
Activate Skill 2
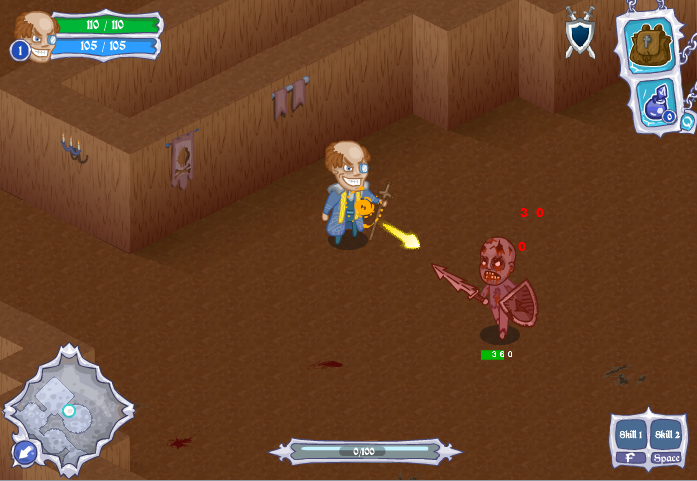[x=667, y=435]
